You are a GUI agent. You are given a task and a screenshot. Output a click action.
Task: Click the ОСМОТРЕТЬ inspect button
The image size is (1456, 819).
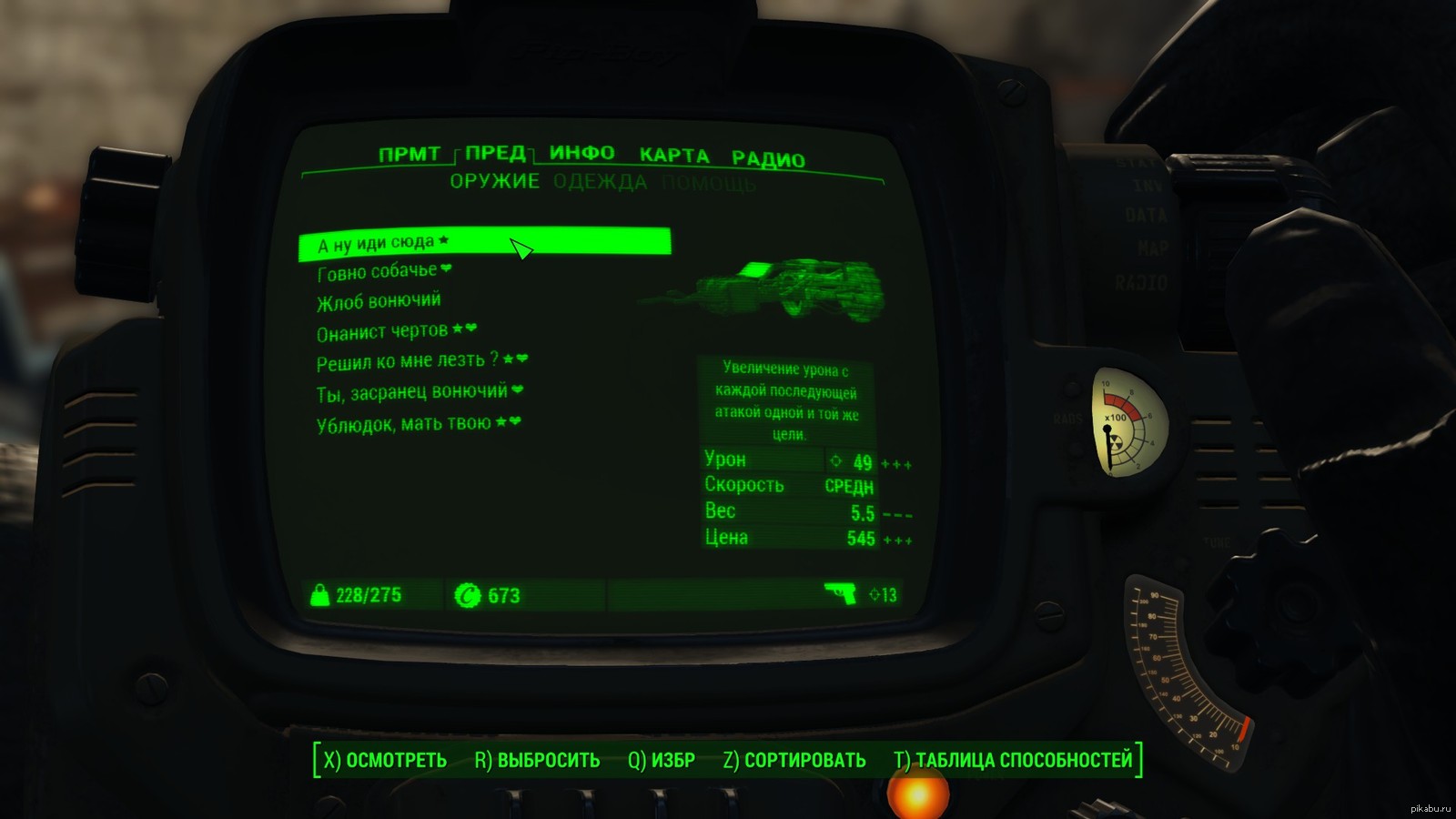pos(385,760)
